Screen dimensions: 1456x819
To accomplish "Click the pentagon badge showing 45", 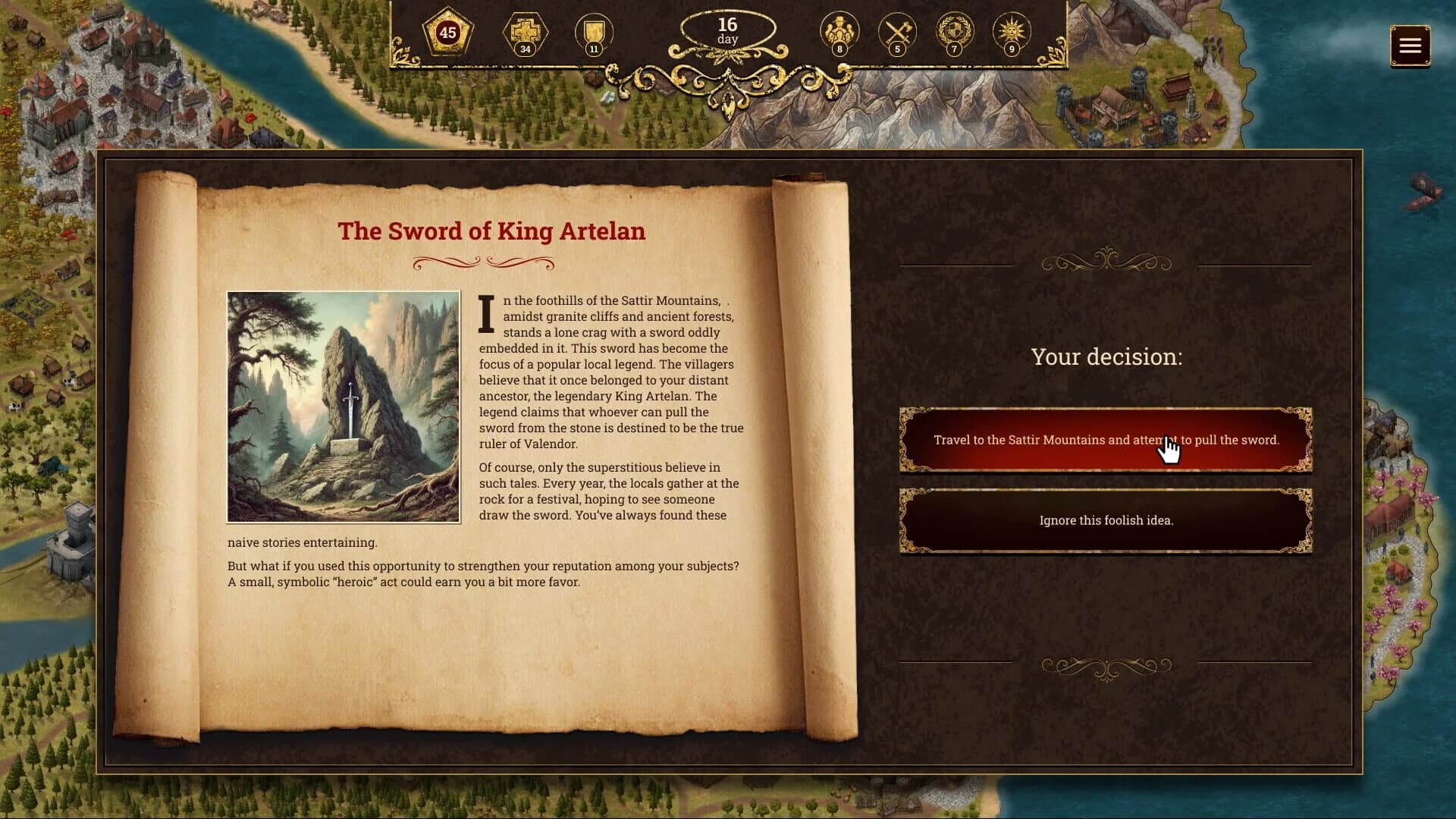I will tap(447, 33).
